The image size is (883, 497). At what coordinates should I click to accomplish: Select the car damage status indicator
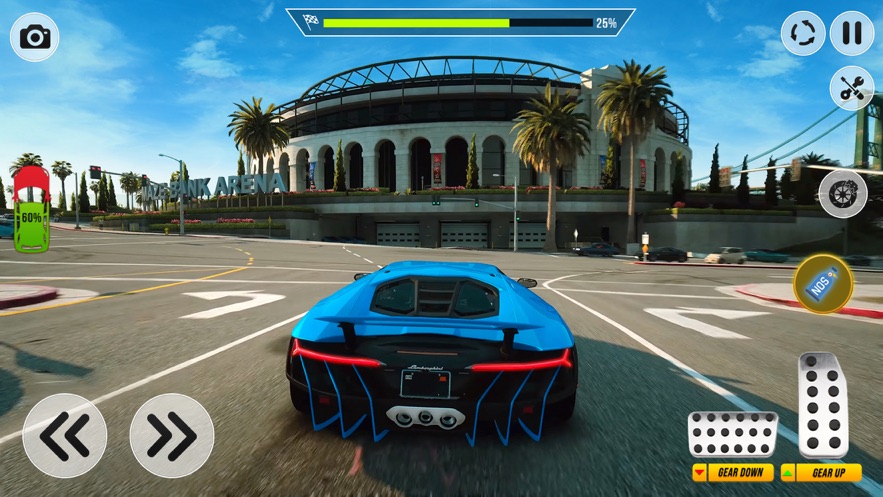pyautogui.click(x=32, y=209)
